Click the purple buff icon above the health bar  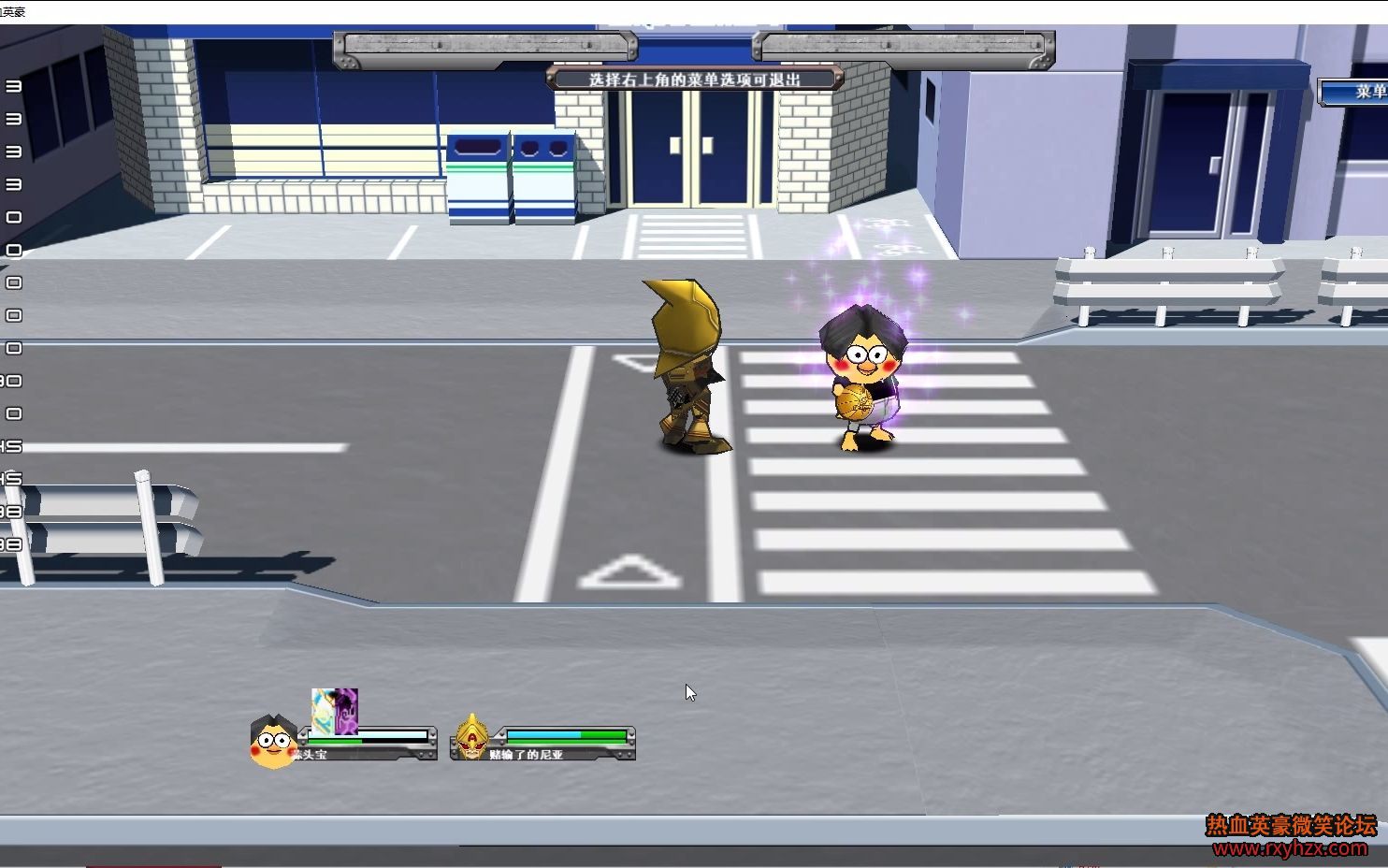346,711
